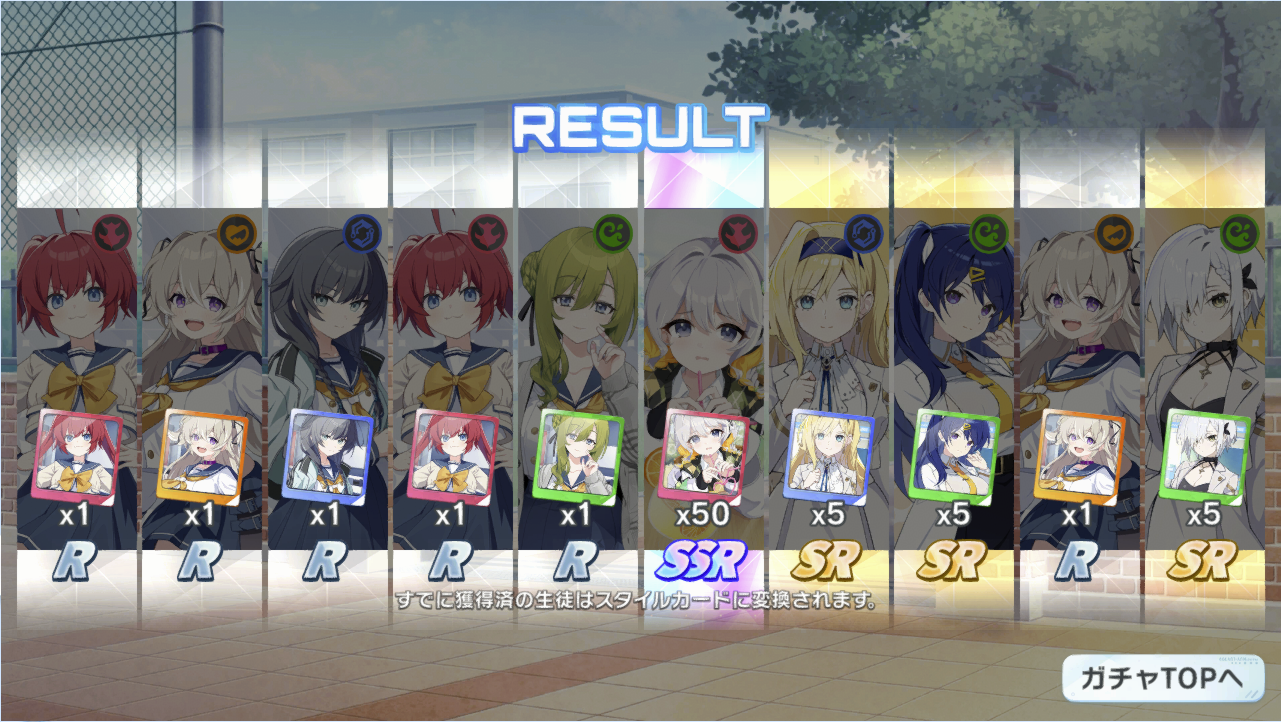Select the green-haired R student card

pos(576,454)
